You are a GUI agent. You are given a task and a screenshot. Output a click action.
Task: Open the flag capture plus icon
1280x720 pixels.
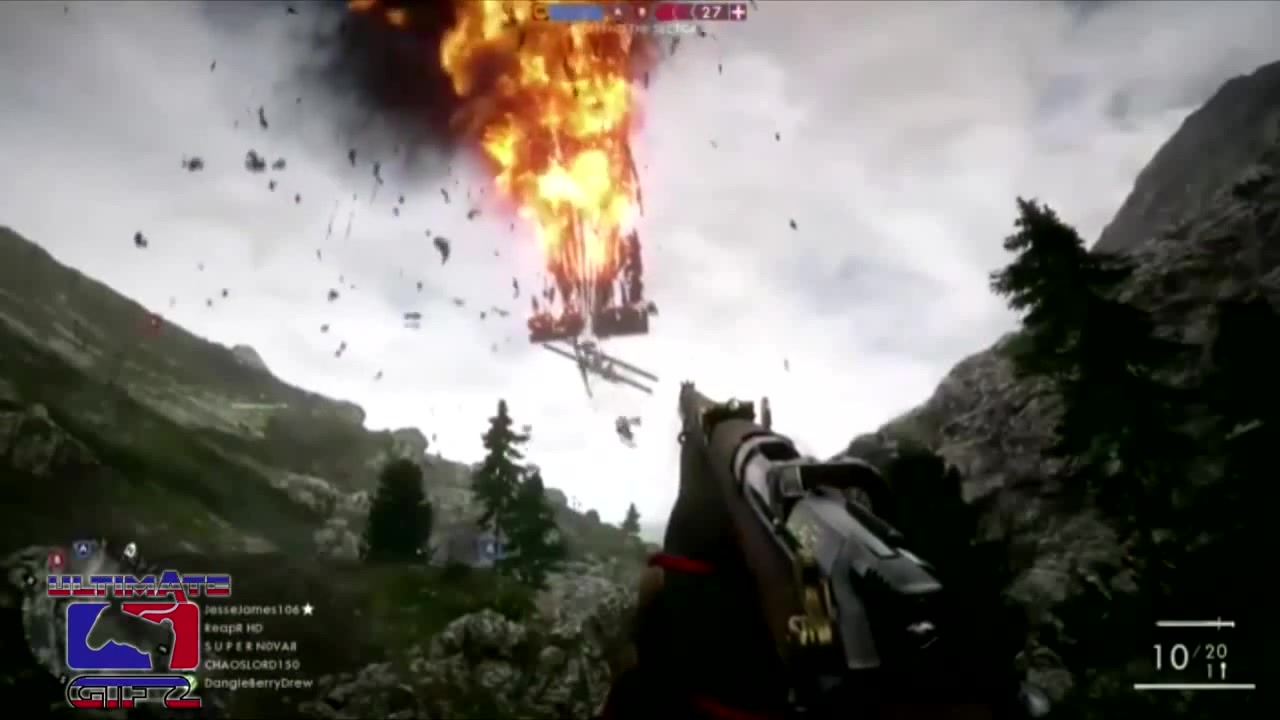[737, 12]
